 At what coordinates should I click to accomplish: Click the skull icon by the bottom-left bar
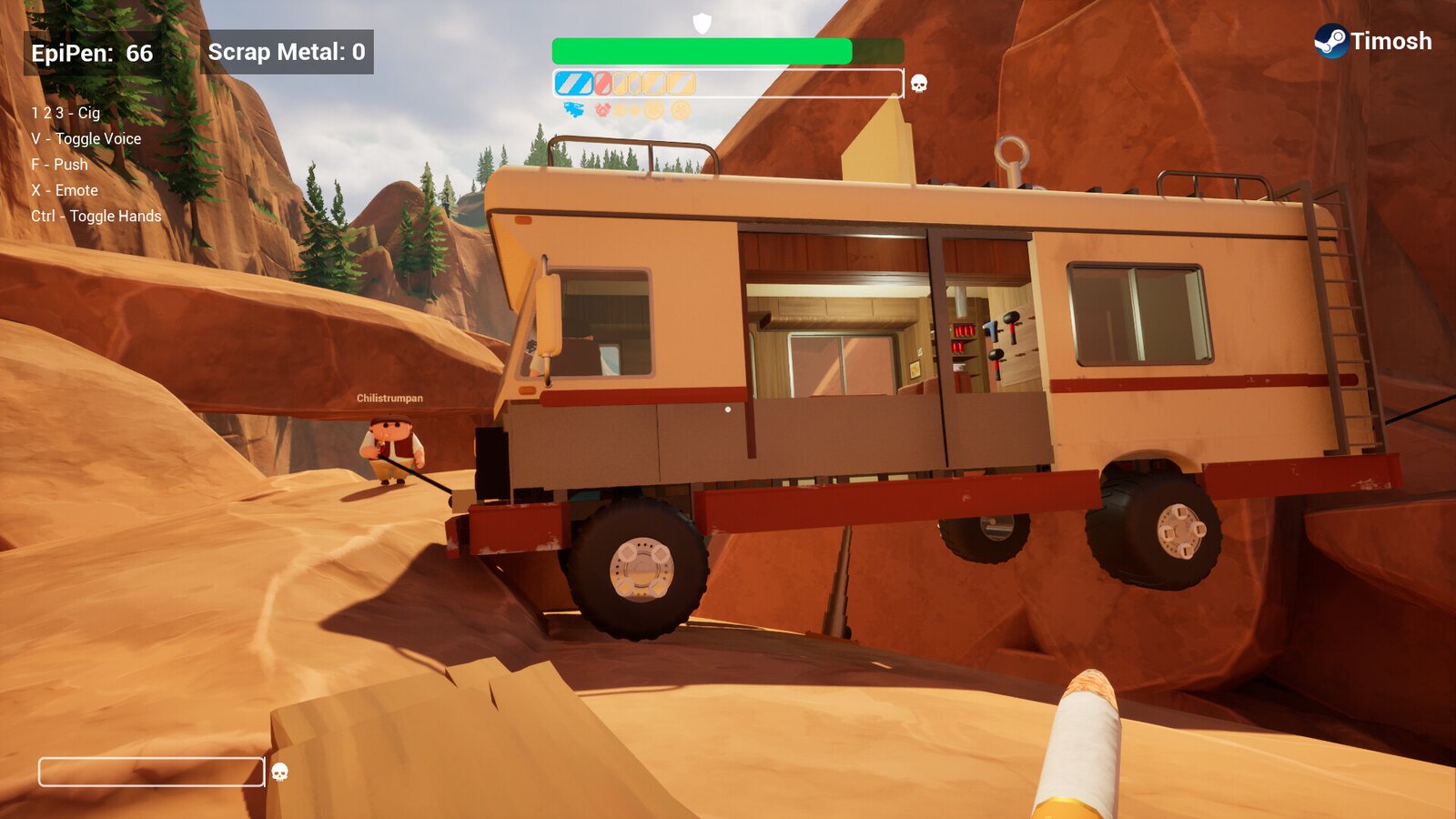[278, 773]
